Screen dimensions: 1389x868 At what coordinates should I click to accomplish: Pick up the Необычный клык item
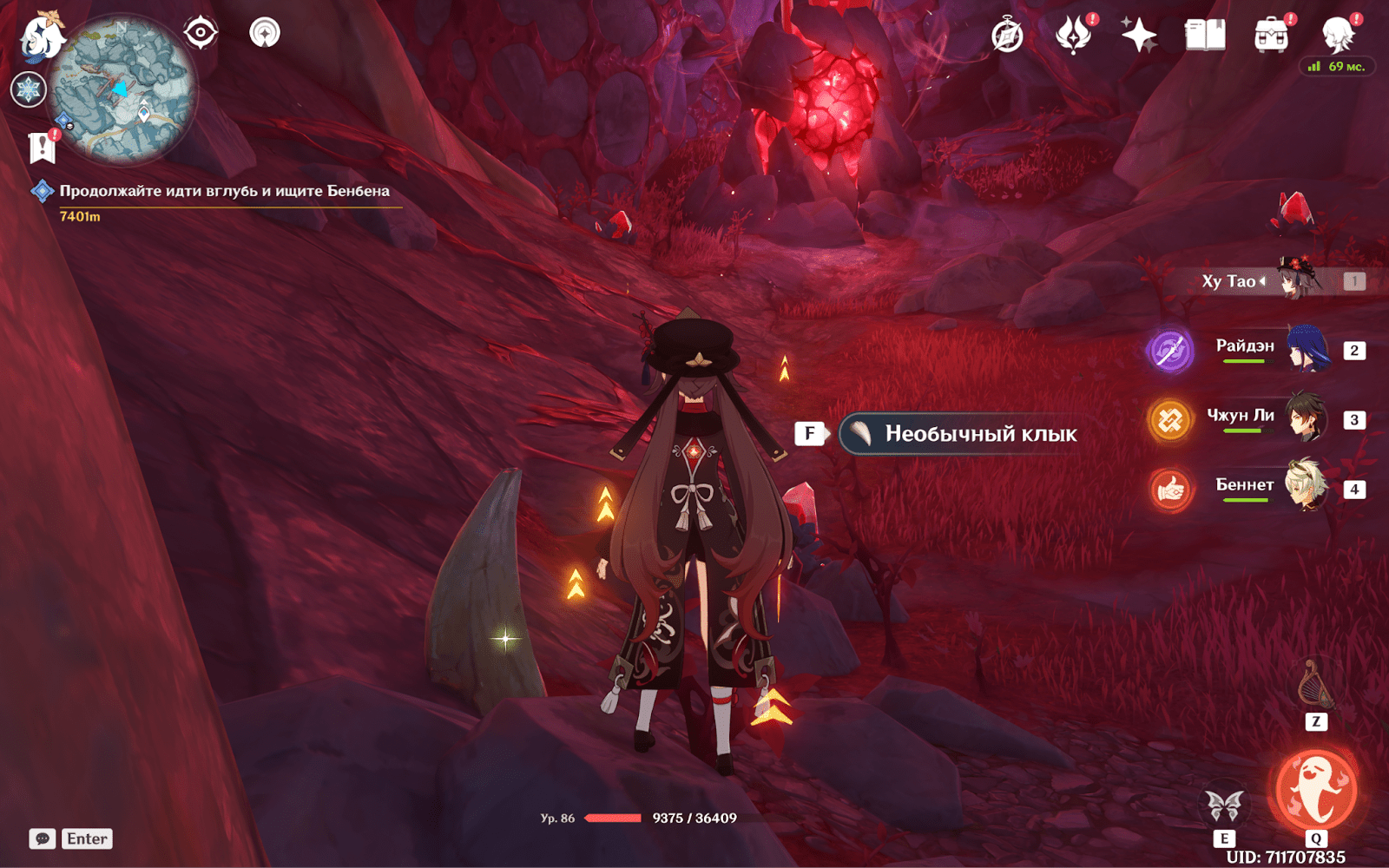point(960,434)
